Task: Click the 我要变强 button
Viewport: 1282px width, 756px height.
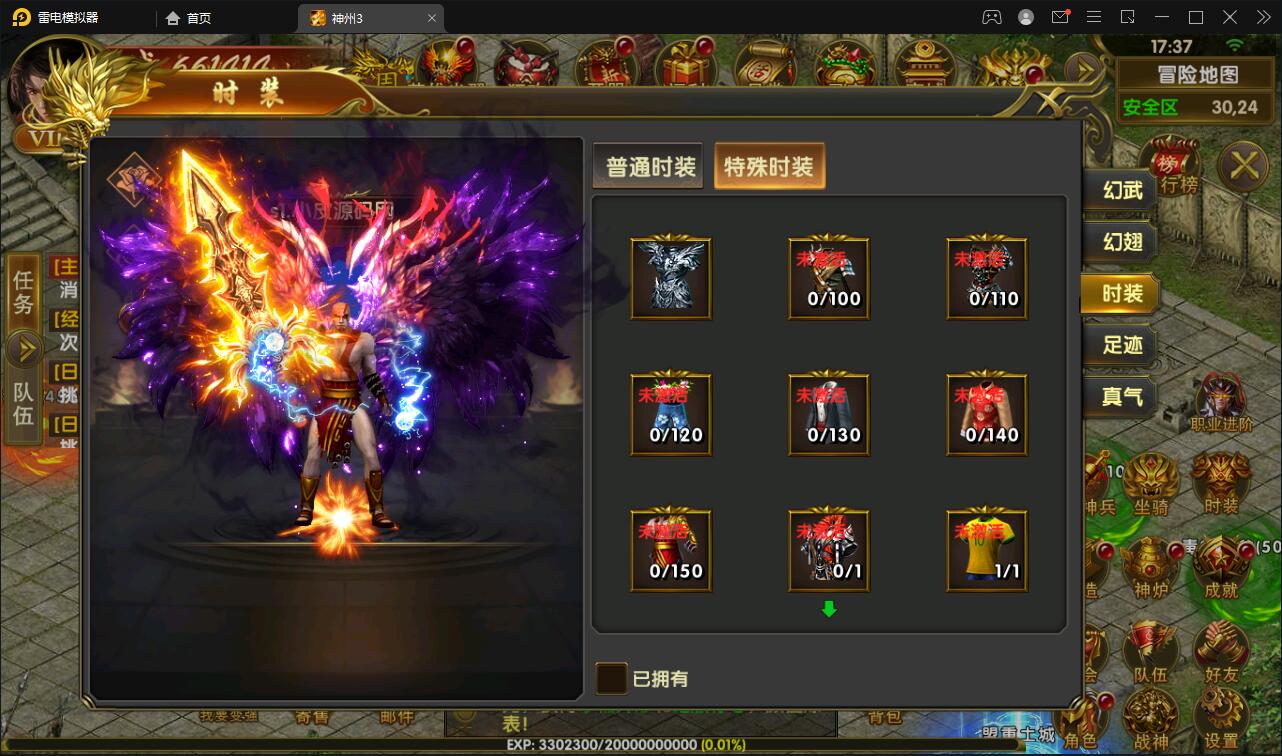Action: tap(229, 715)
